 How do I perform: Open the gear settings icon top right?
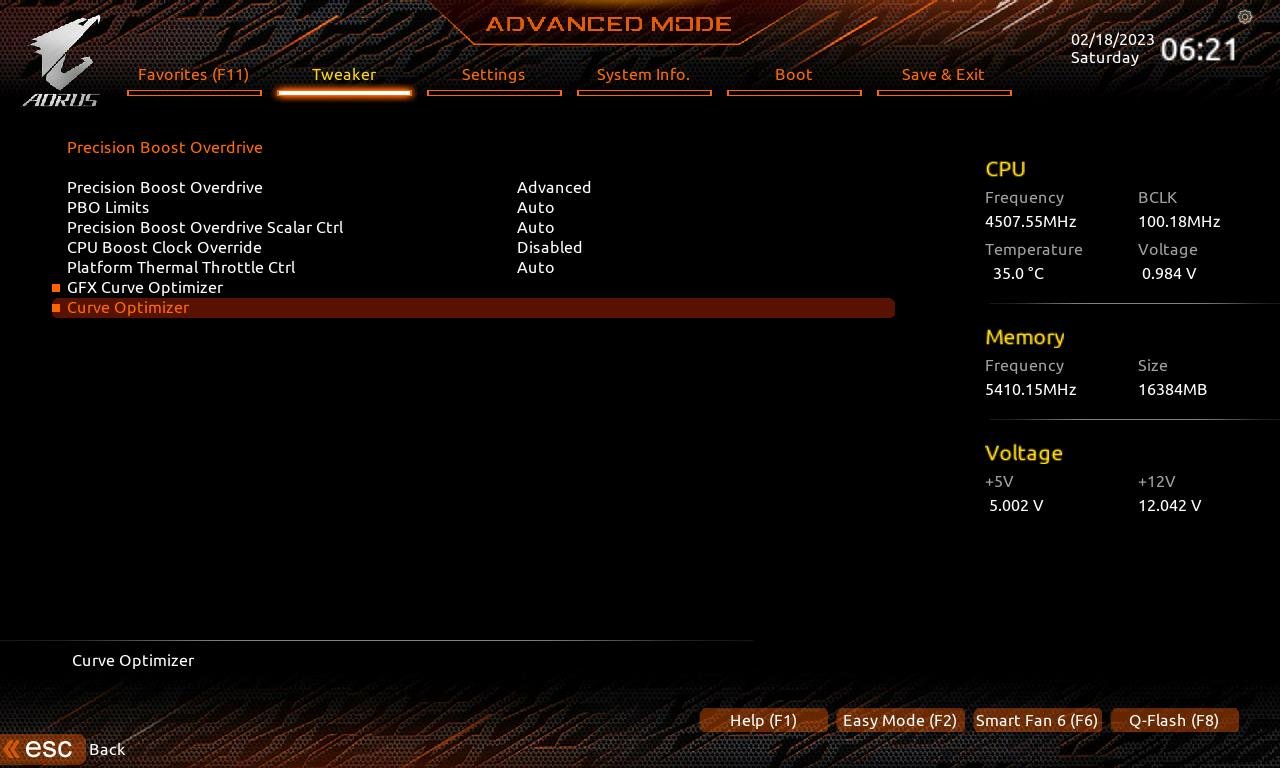(x=1245, y=17)
